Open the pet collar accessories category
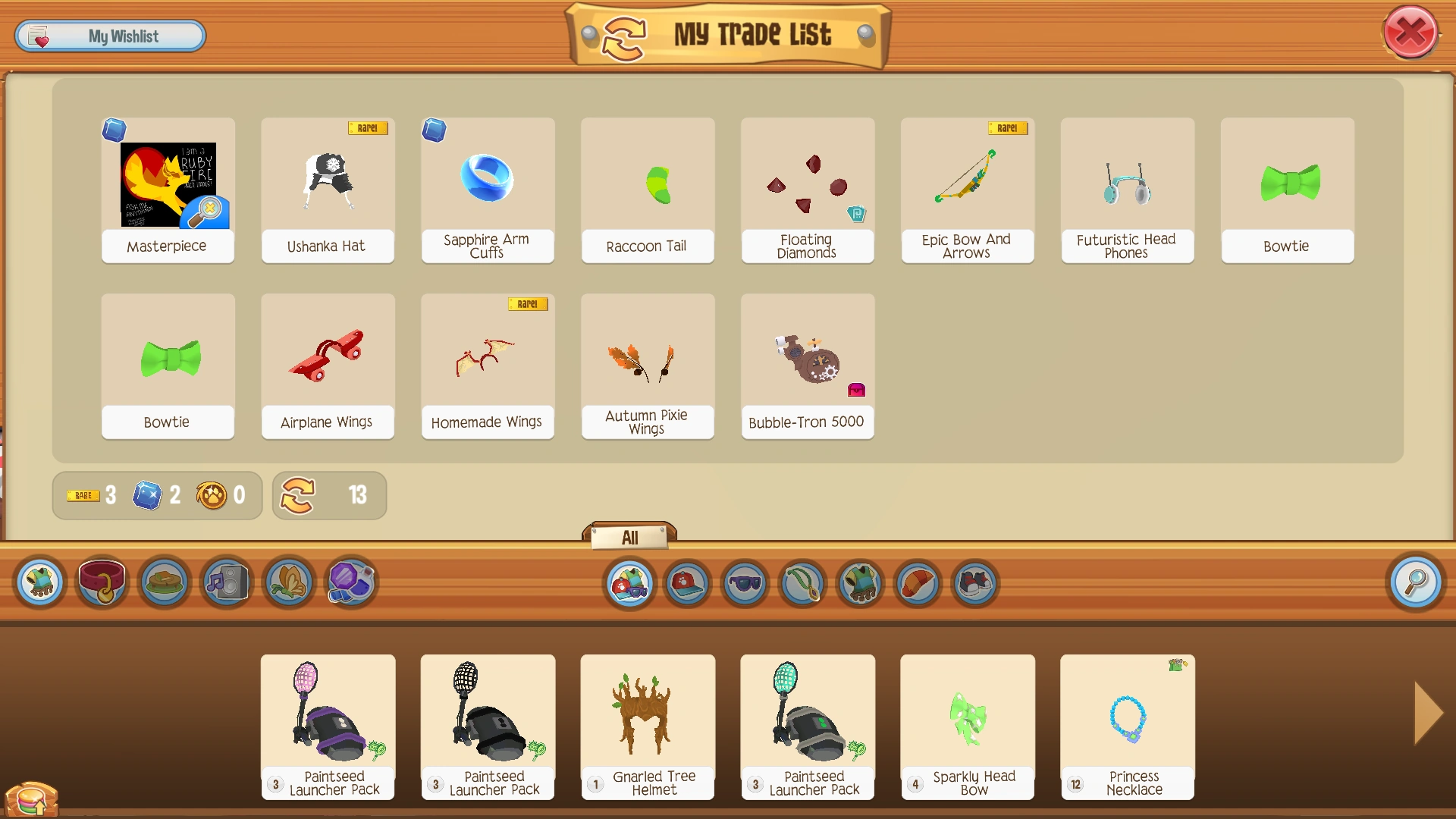Image resolution: width=1456 pixels, height=819 pixels. click(x=102, y=582)
